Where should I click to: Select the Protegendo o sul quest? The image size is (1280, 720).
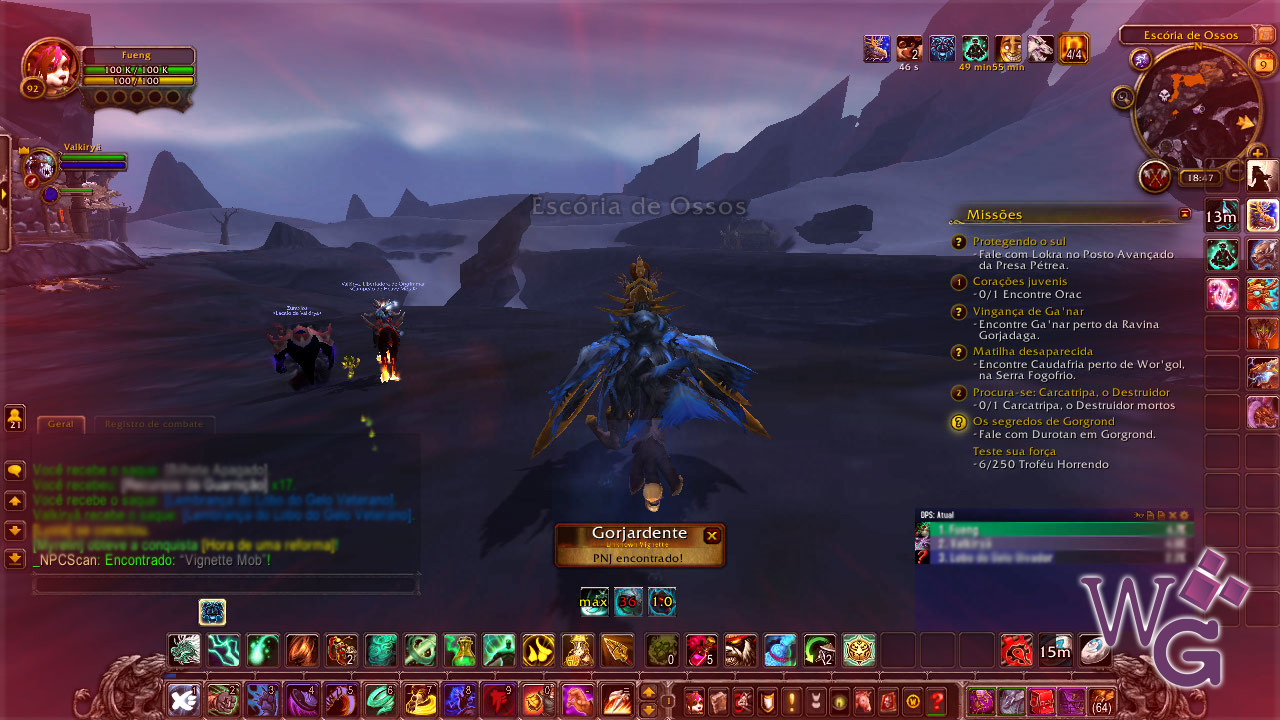(1019, 241)
